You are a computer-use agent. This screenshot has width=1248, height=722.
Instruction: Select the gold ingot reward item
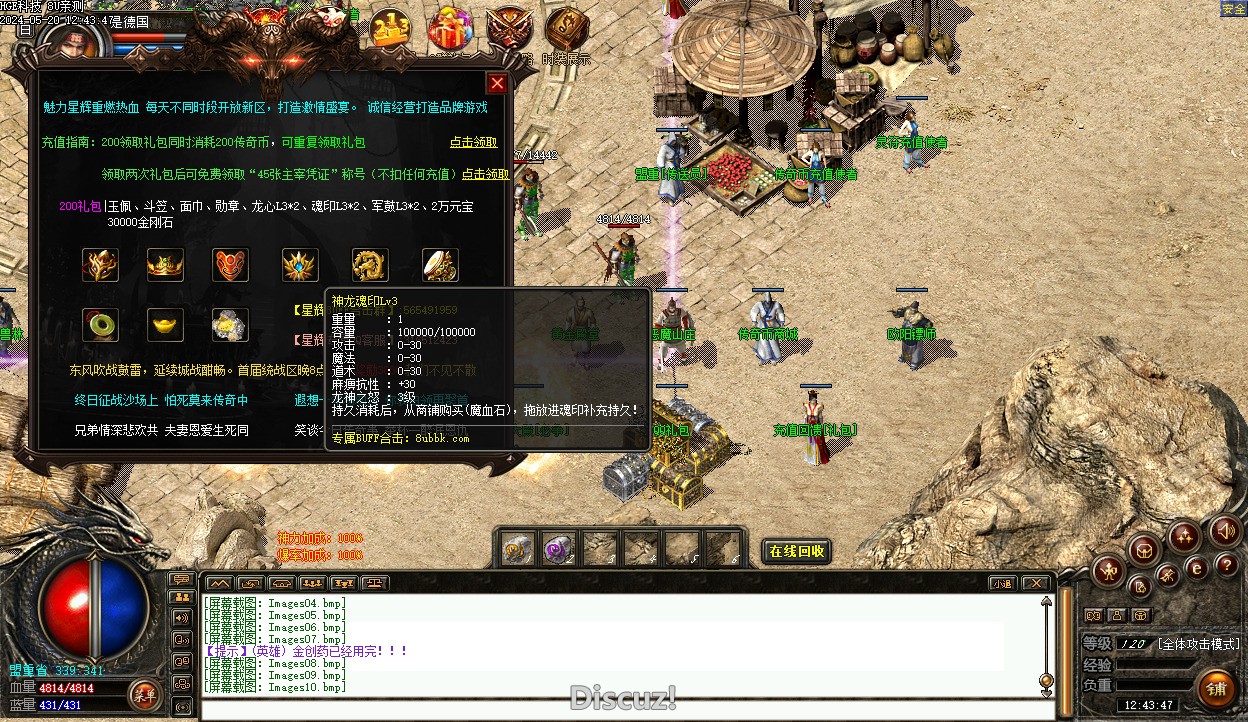point(165,325)
